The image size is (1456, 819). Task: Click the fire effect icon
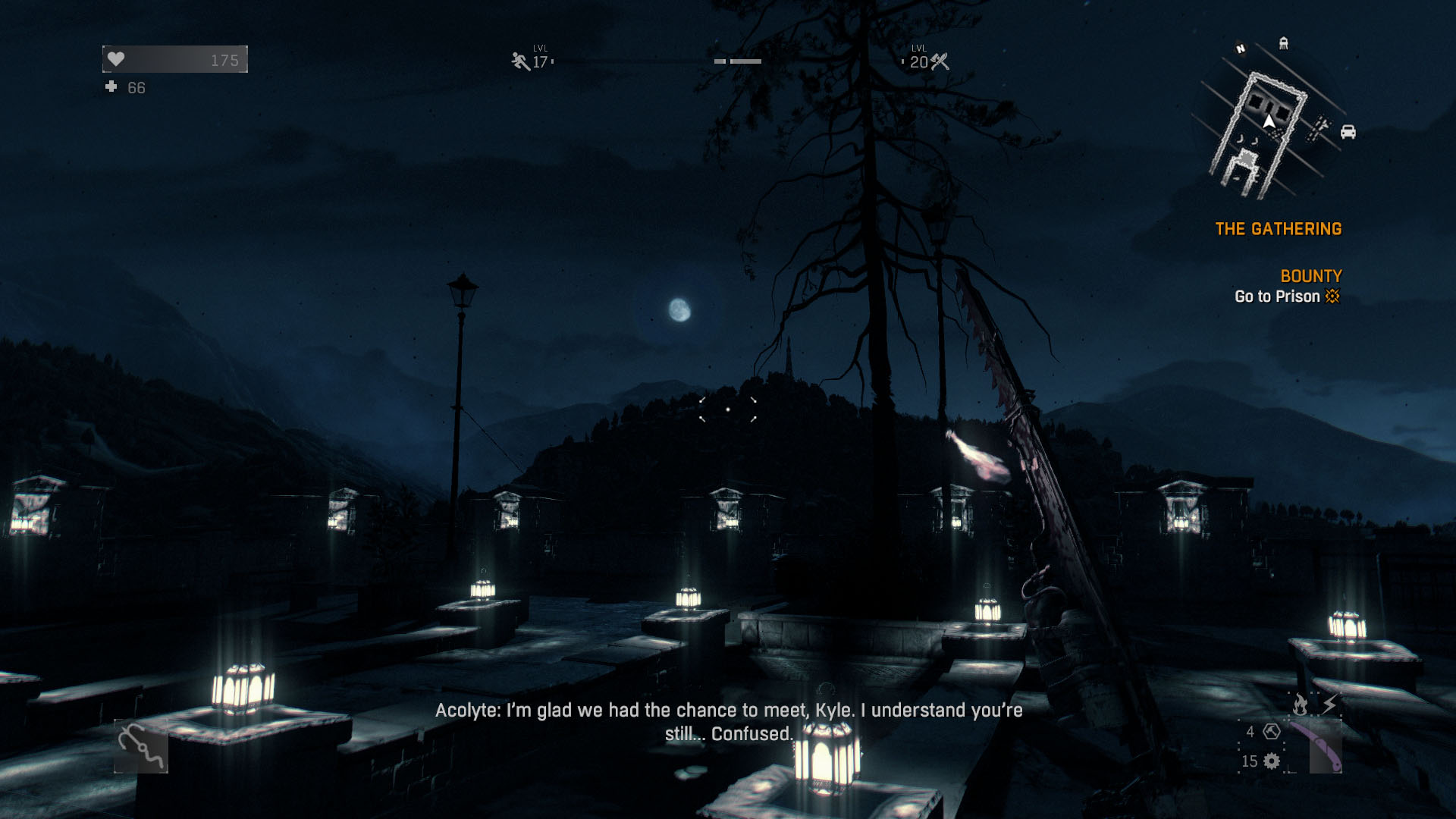(1300, 705)
